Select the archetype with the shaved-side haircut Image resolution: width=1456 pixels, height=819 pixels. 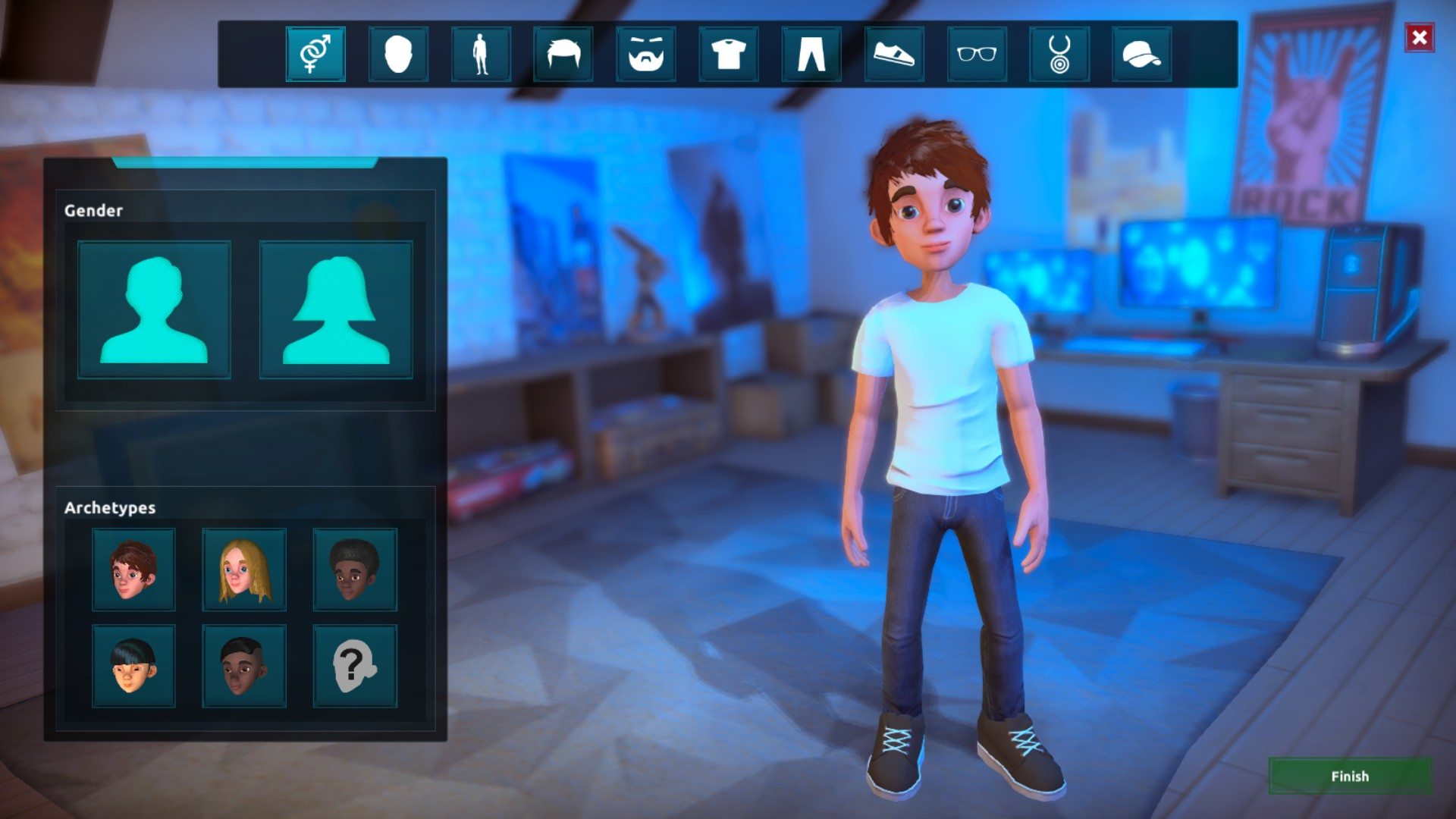click(244, 666)
